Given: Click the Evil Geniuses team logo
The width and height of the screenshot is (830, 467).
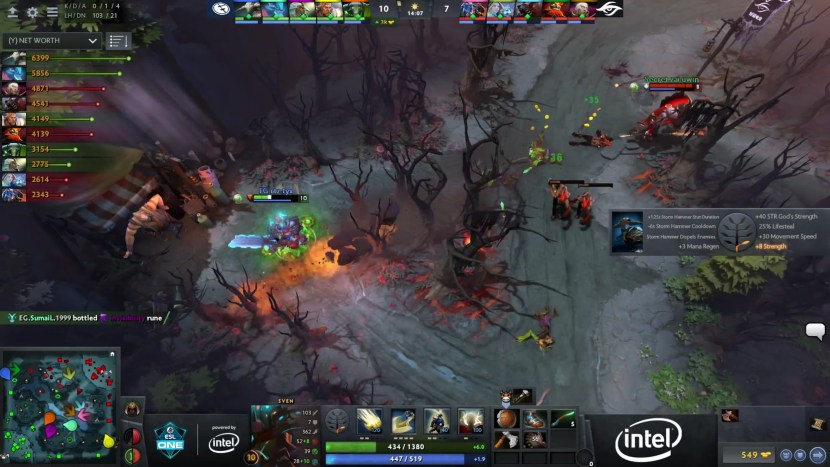Looking at the screenshot, I should pos(221,10).
